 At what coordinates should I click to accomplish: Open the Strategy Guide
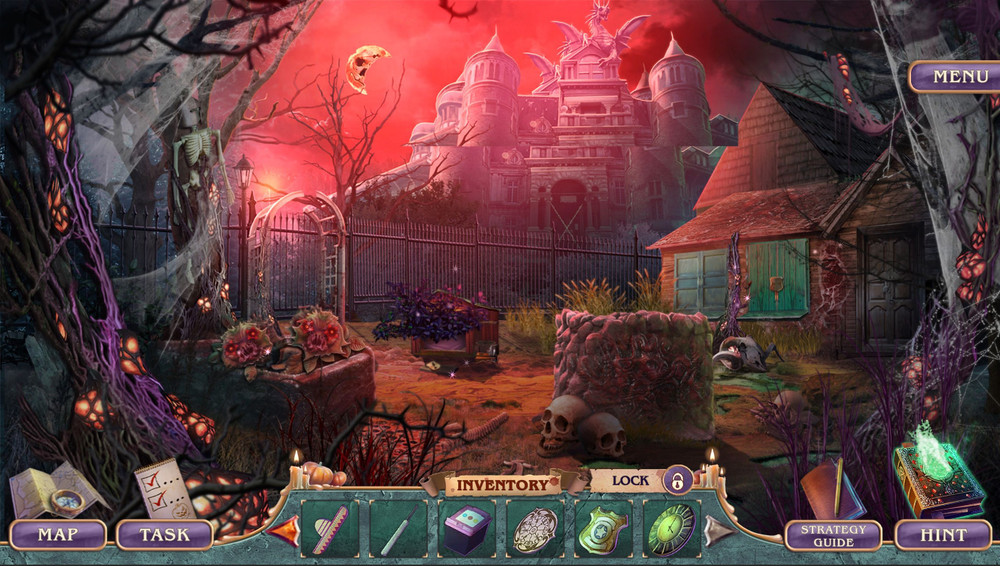click(x=833, y=535)
